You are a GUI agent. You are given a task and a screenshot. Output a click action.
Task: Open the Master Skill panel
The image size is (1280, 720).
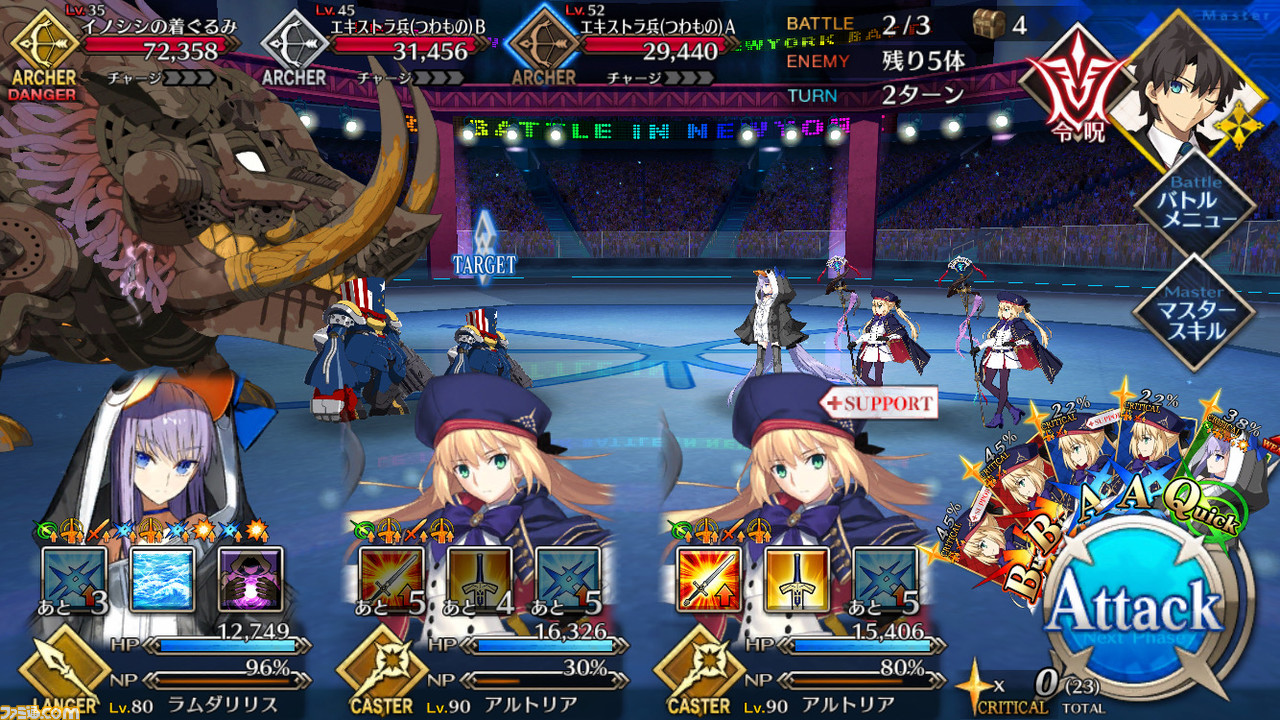[1195, 310]
